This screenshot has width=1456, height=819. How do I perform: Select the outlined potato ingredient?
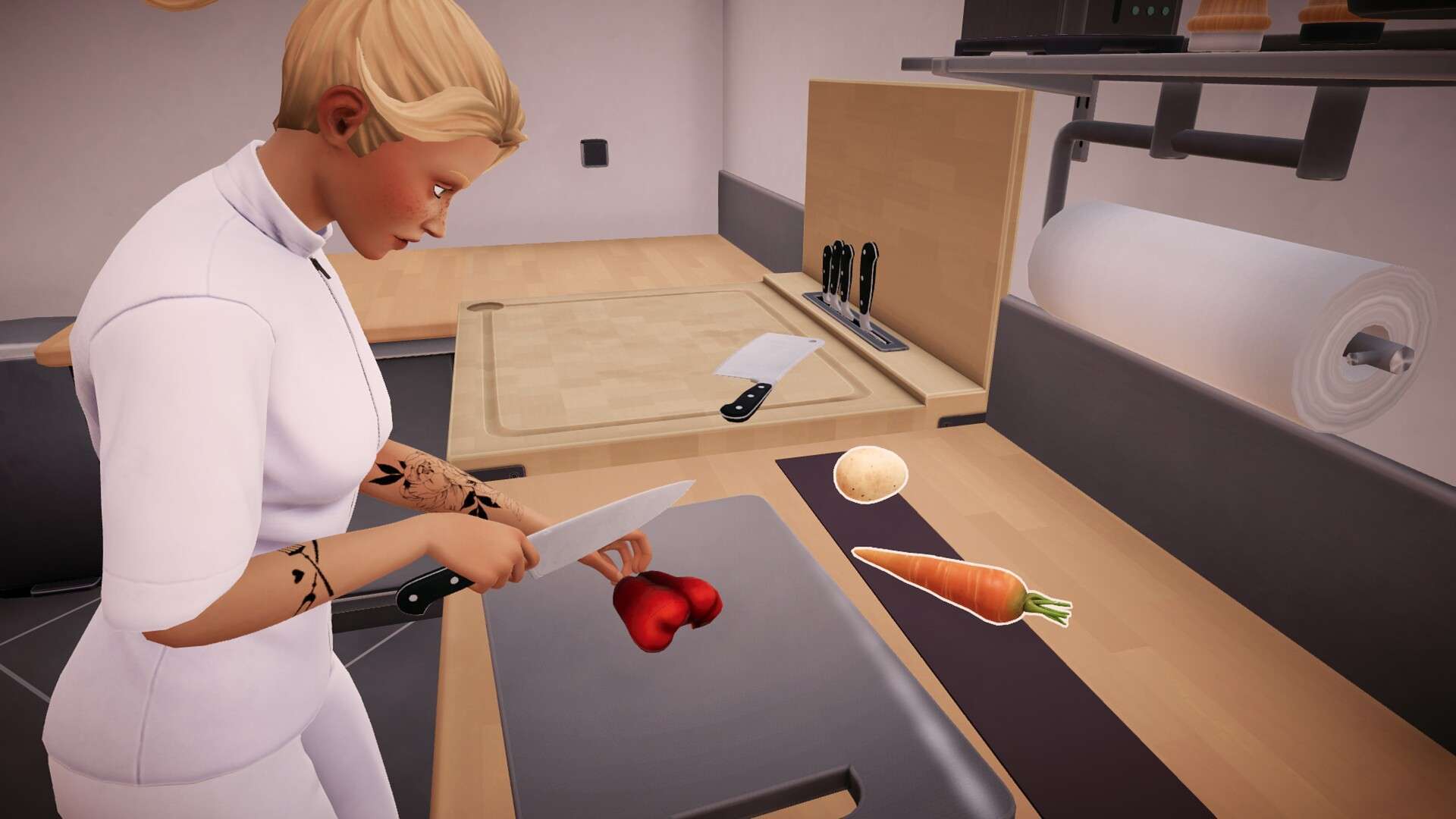(x=871, y=474)
